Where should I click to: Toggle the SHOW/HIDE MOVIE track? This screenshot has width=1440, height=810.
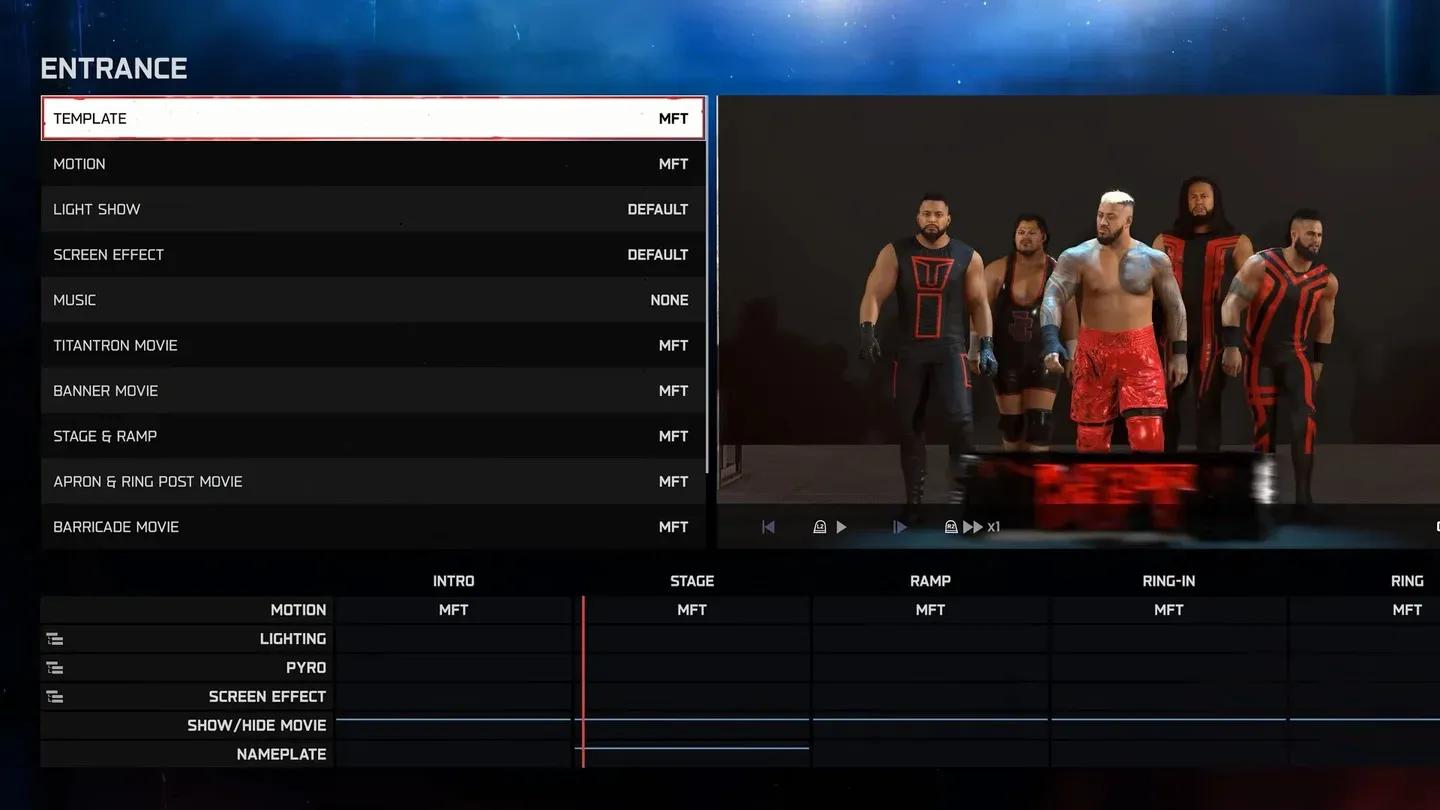pos(256,725)
